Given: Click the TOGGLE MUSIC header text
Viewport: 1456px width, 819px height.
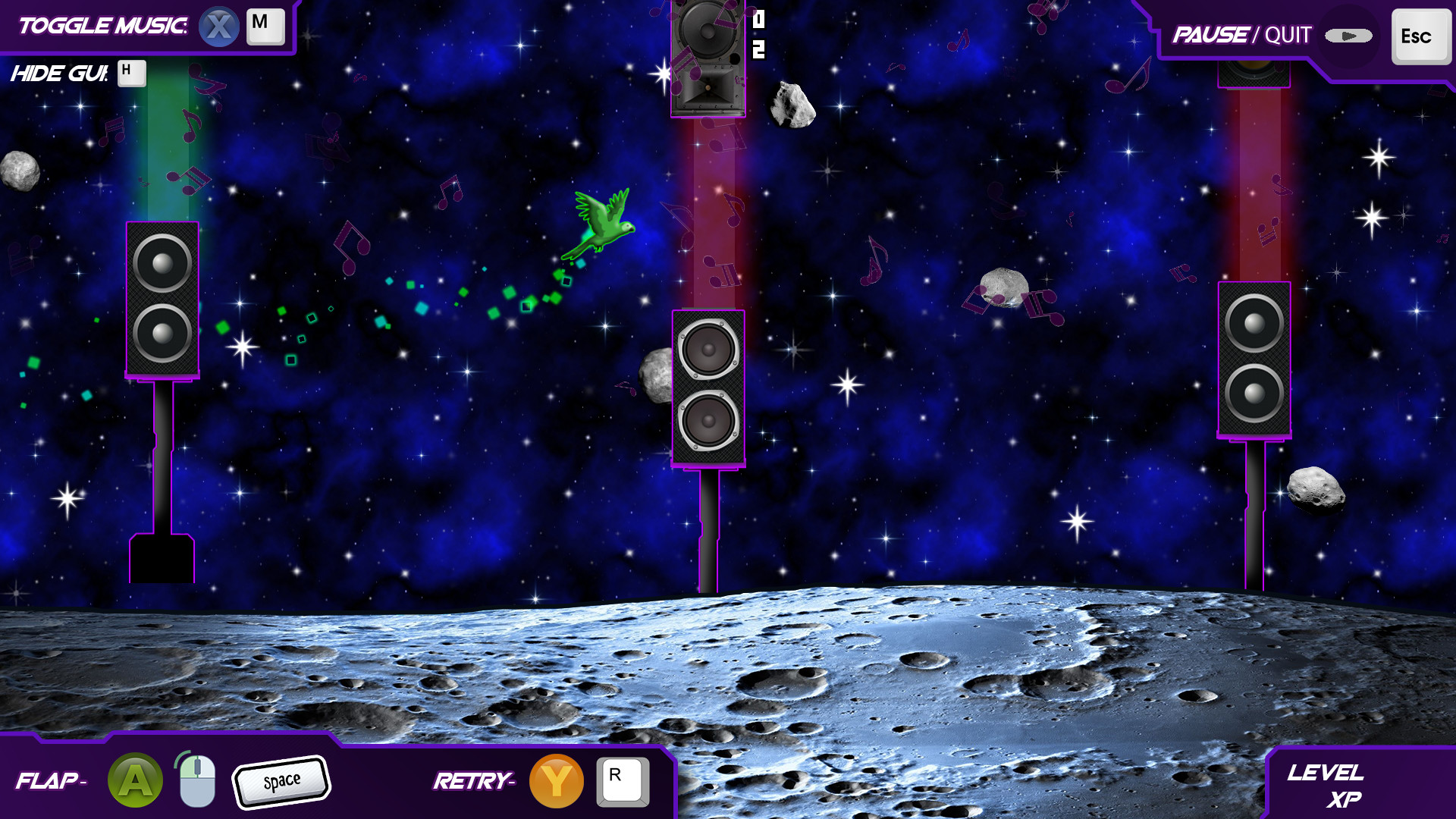Looking at the screenshot, I should 102,25.
